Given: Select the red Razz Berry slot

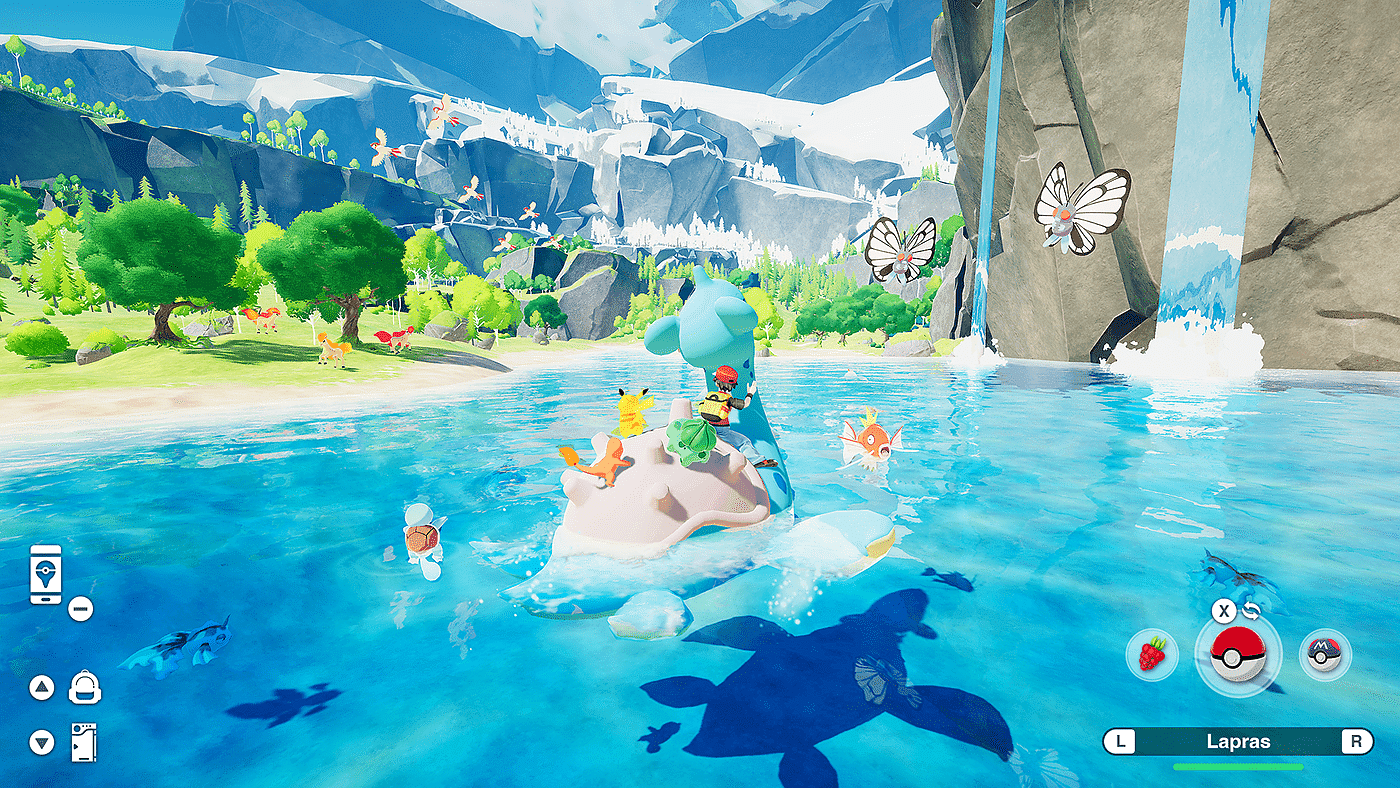Looking at the screenshot, I should pyautogui.click(x=1153, y=656).
